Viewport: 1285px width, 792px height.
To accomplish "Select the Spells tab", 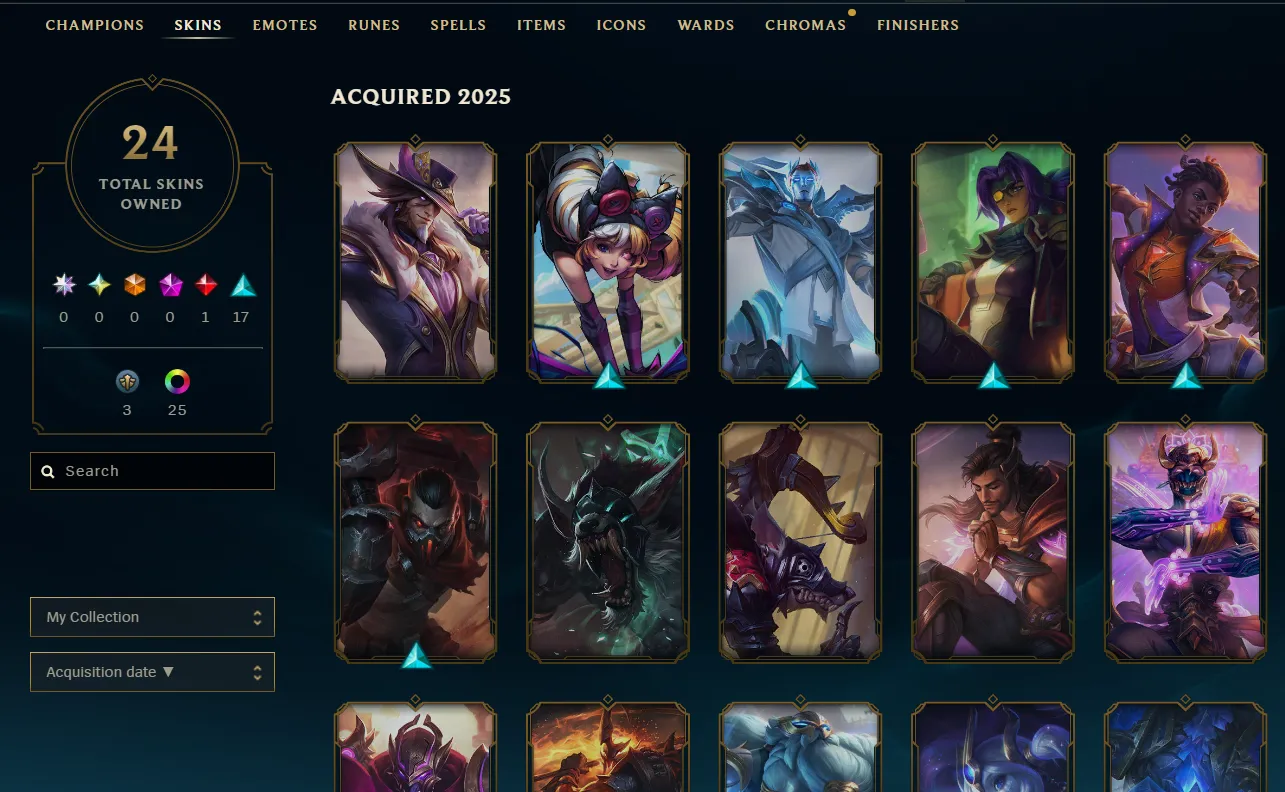I will click(458, 25).
